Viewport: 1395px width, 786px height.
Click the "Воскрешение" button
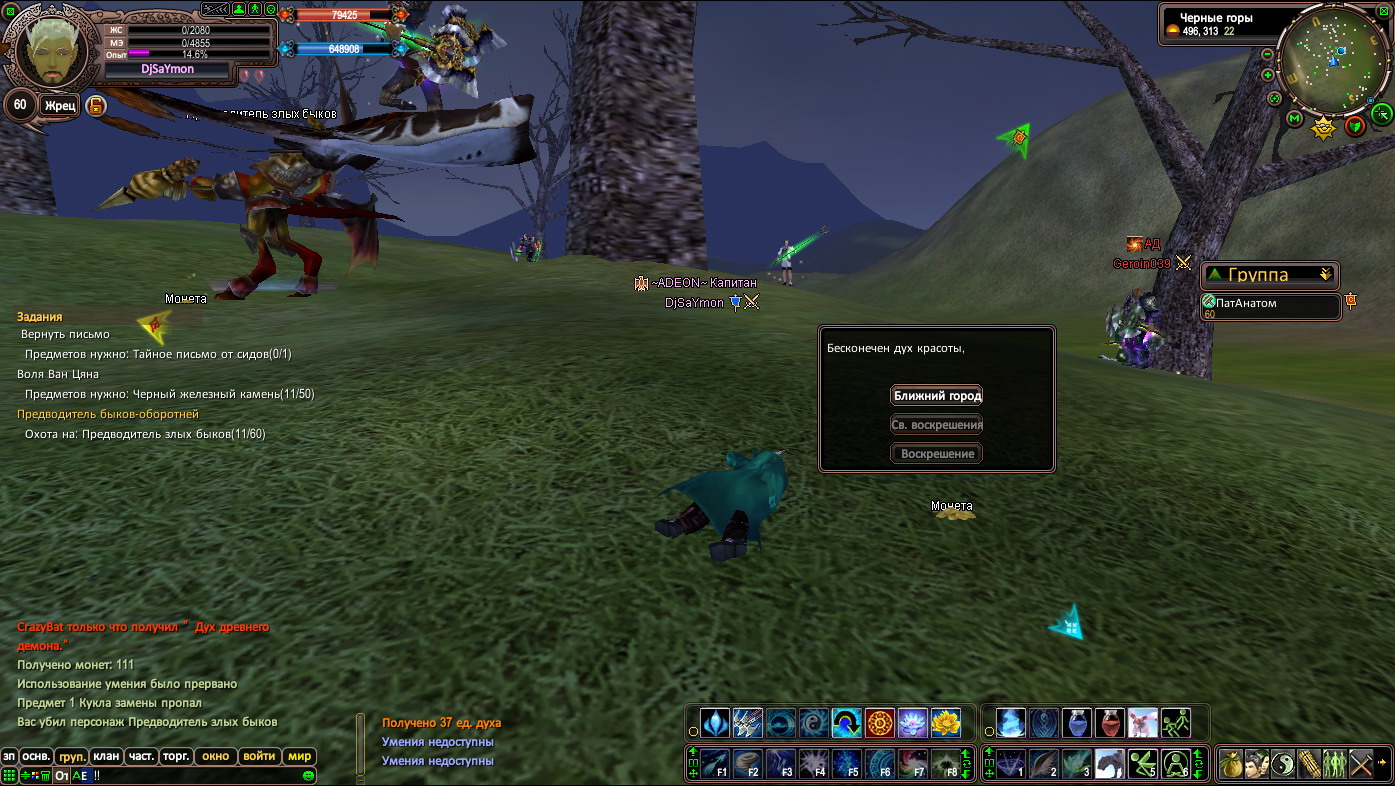[x=936, y=454]
